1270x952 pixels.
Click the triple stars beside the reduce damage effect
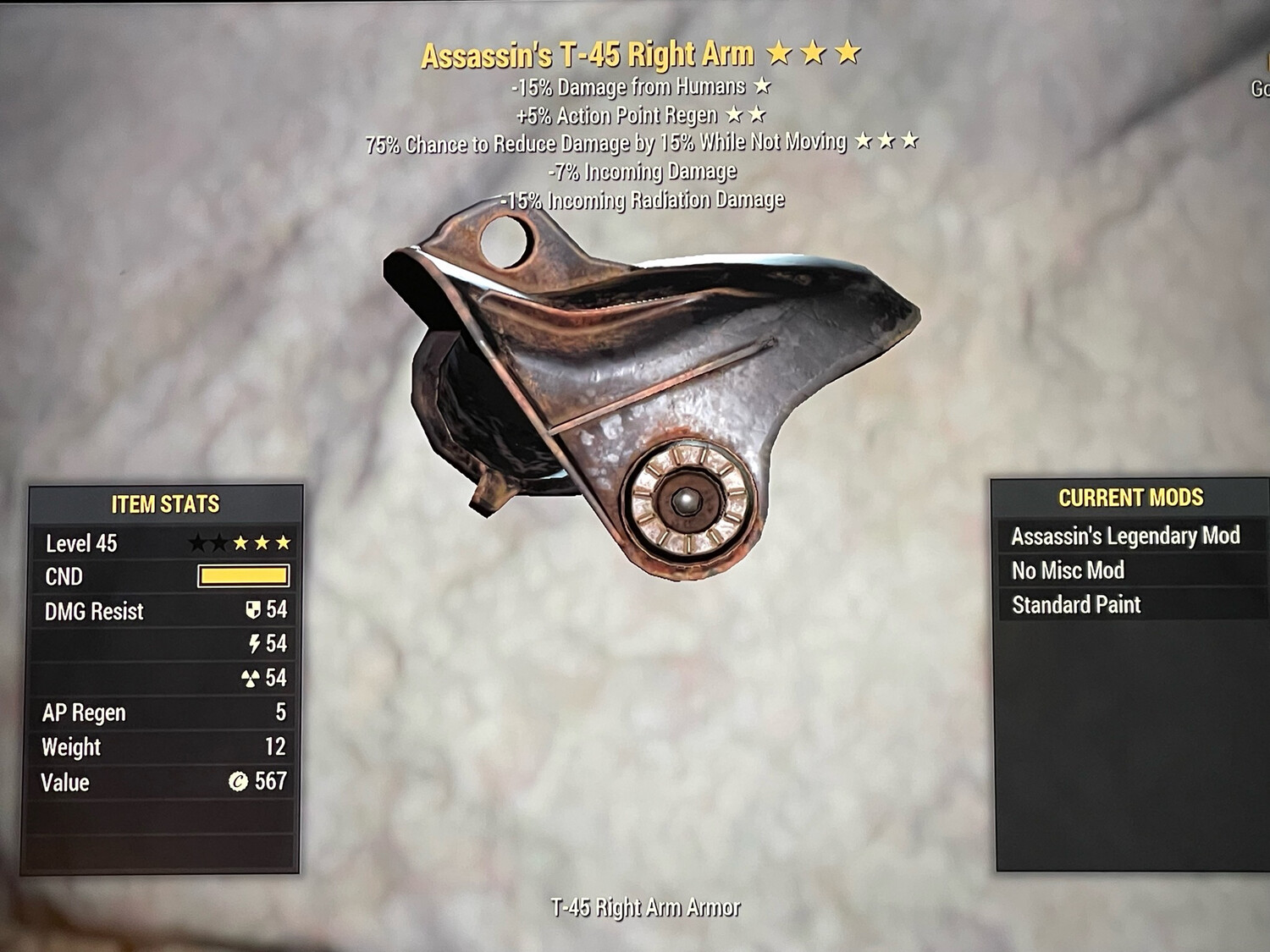pyautogui.click(x=888, y=142)
